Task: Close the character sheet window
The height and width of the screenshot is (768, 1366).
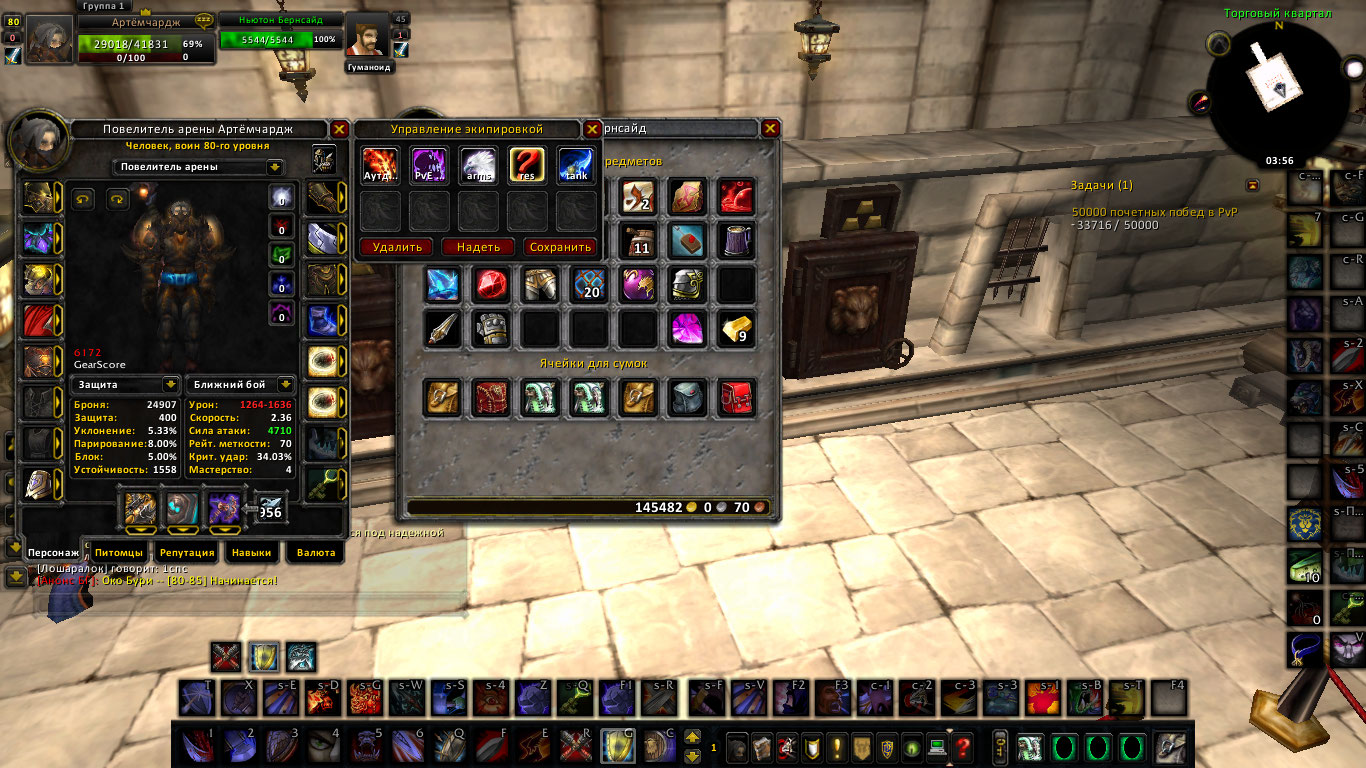Action: tap(340, 129)
